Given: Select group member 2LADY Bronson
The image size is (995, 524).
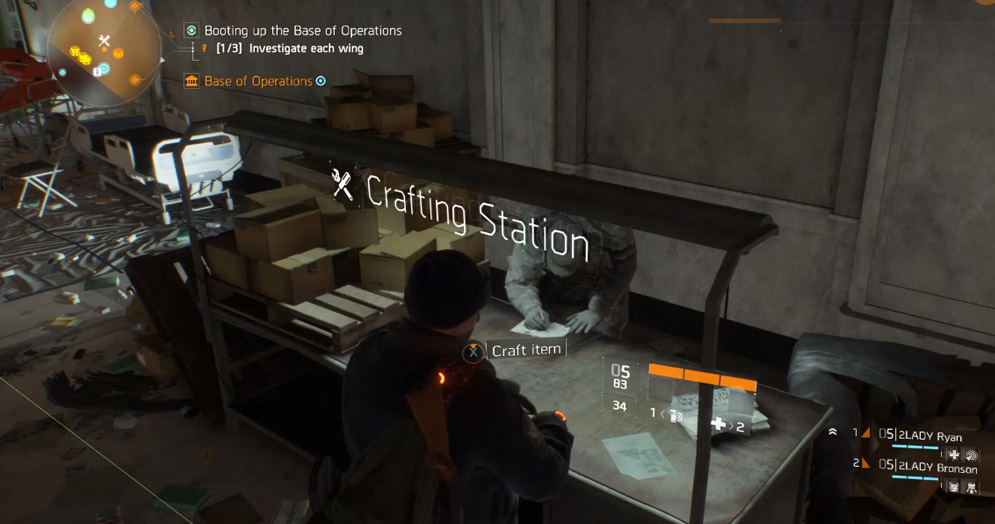Looking at the screenshot, I should 937,468.
